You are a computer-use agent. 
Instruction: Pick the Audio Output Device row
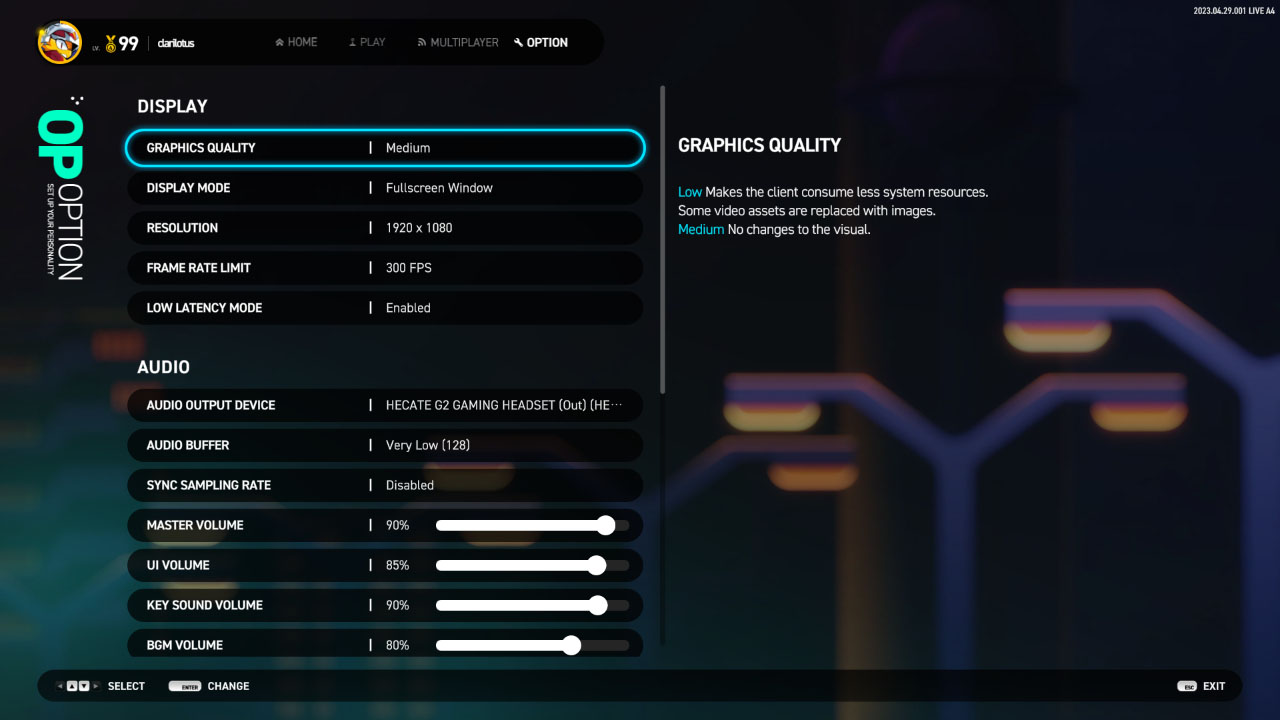385,405
